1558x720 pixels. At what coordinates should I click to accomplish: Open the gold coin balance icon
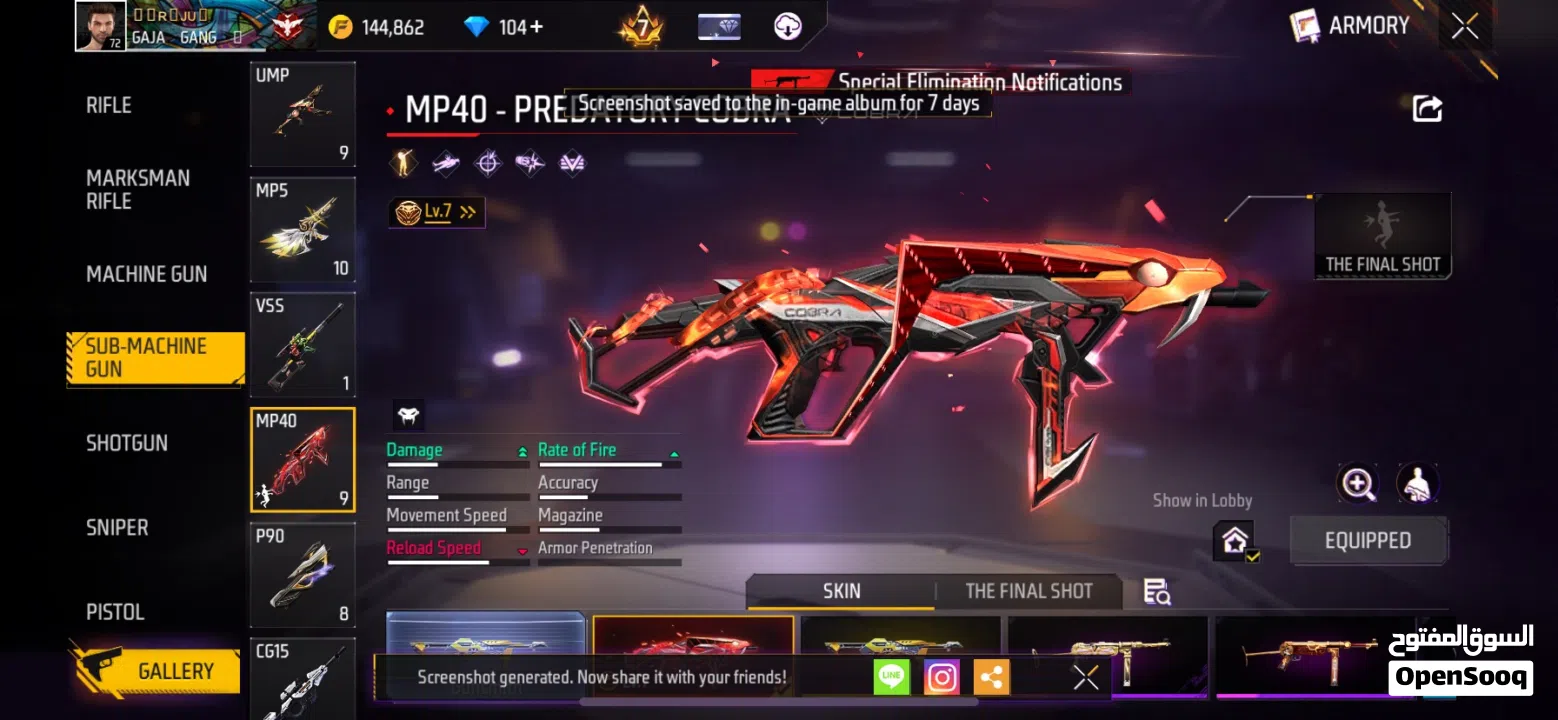pos(340,27)
